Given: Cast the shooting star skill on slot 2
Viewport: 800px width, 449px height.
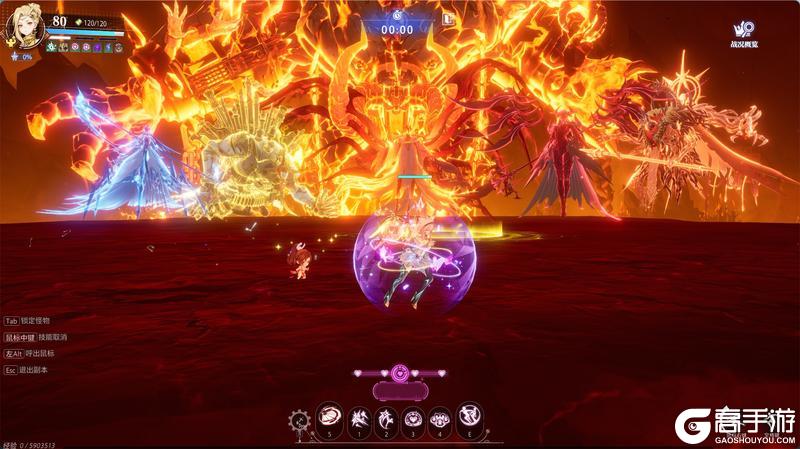Looking at the screenshot, I should point(385,417).
